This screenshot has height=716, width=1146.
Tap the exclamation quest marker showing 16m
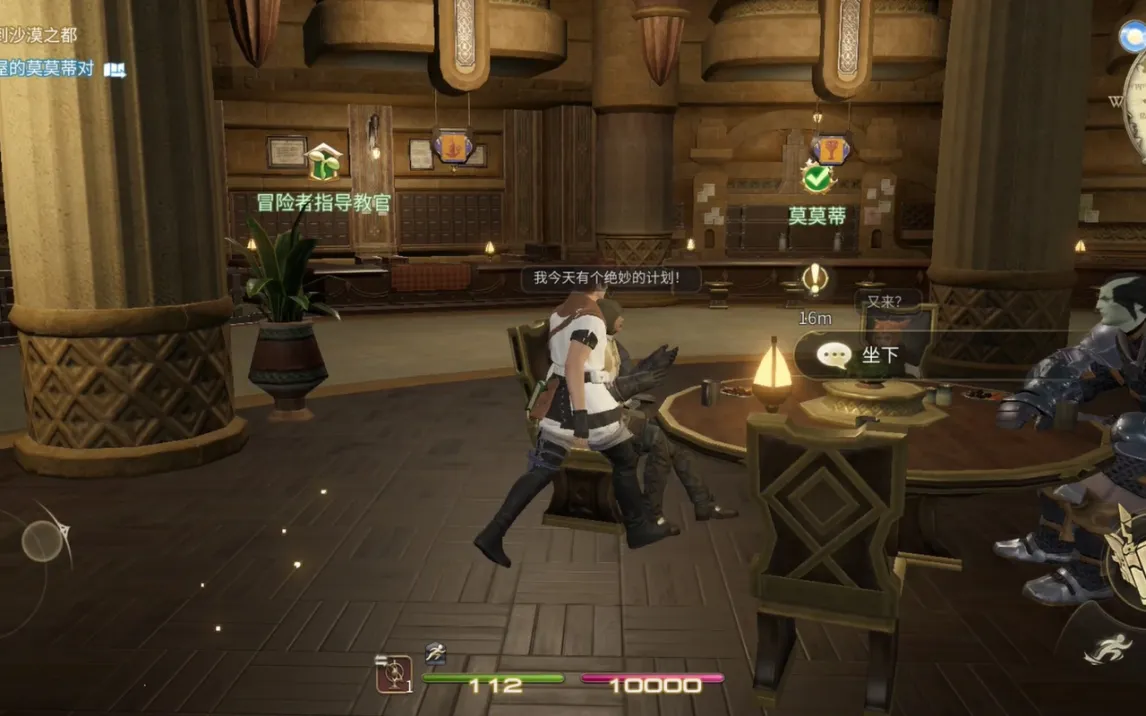click(x=816, y=279)
